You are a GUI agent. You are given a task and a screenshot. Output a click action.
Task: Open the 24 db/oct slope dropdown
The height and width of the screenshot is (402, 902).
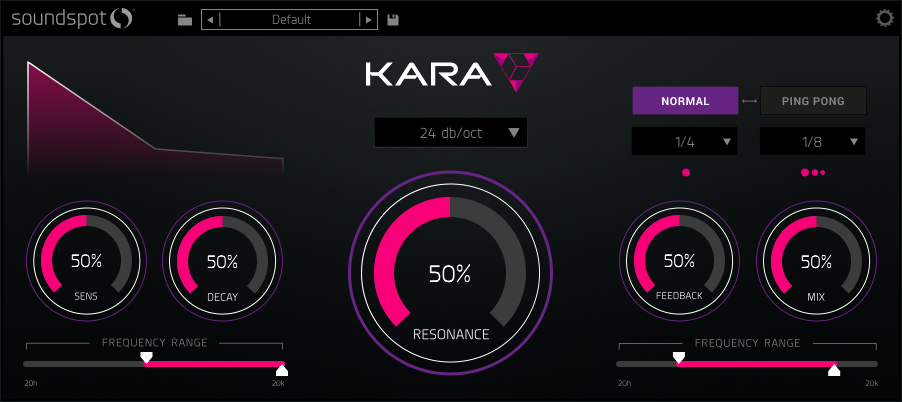(450, 132)
